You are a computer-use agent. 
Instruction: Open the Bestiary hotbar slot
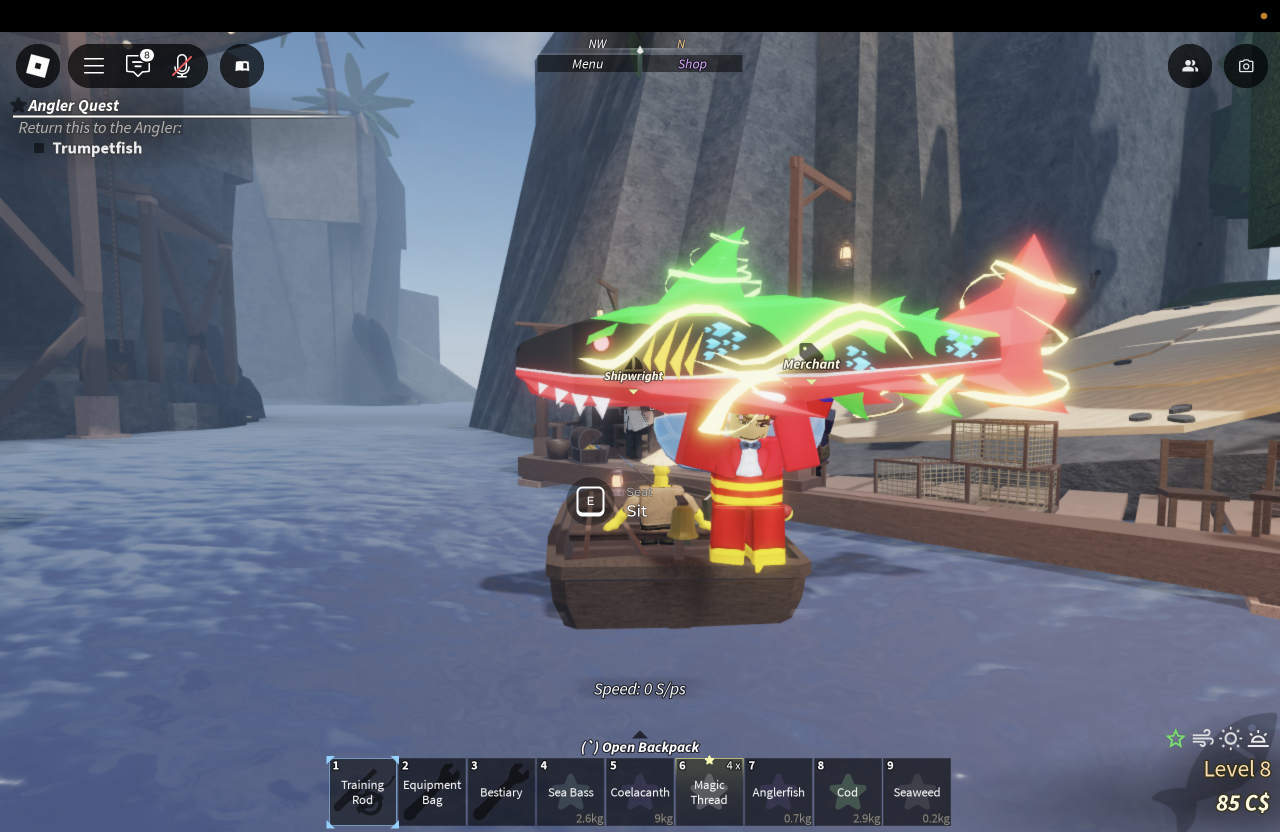pyautogui.click(x=501, y=792)
